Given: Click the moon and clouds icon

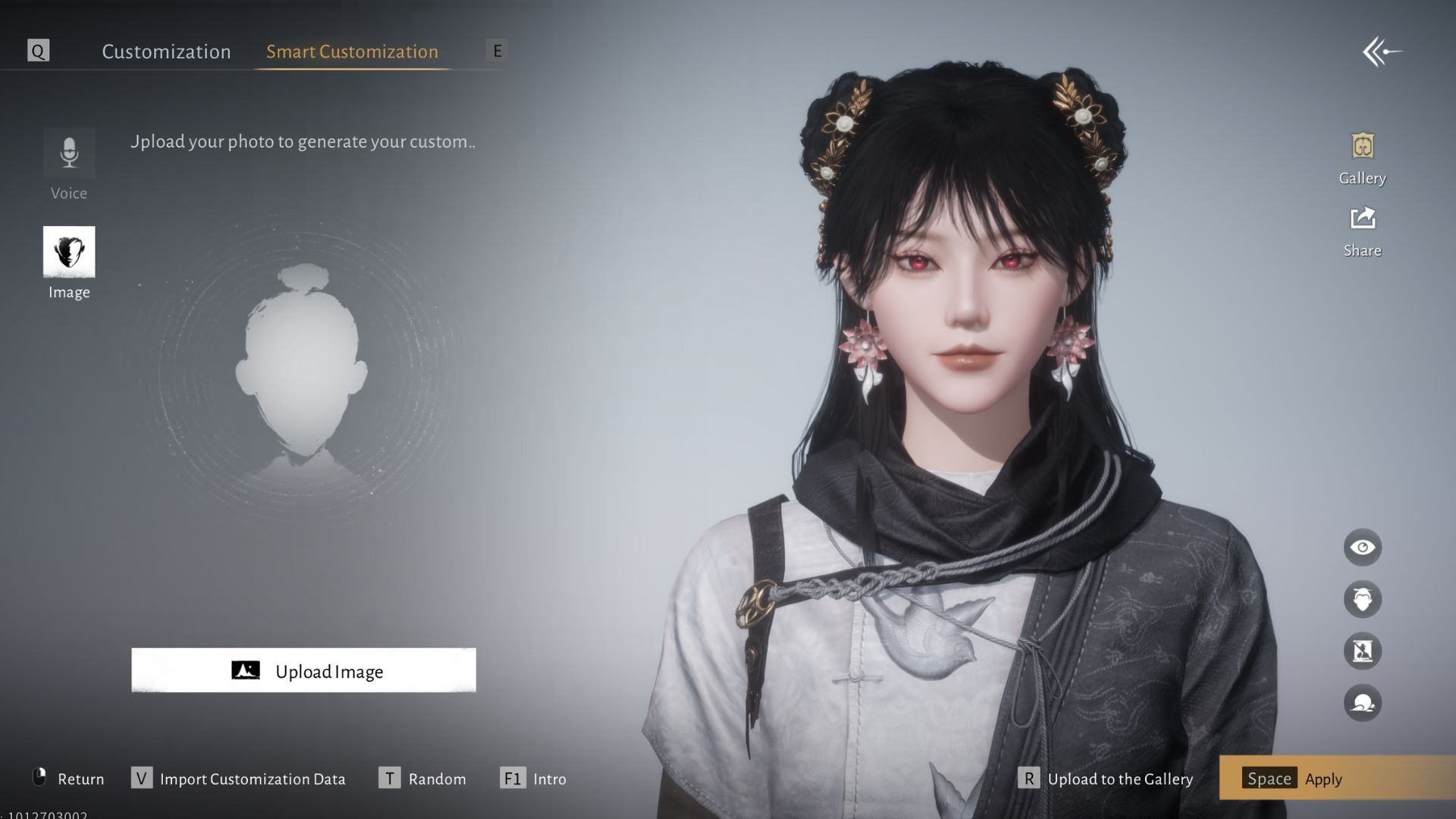Looking at the screenshot, I should (x=1362, y=703).
